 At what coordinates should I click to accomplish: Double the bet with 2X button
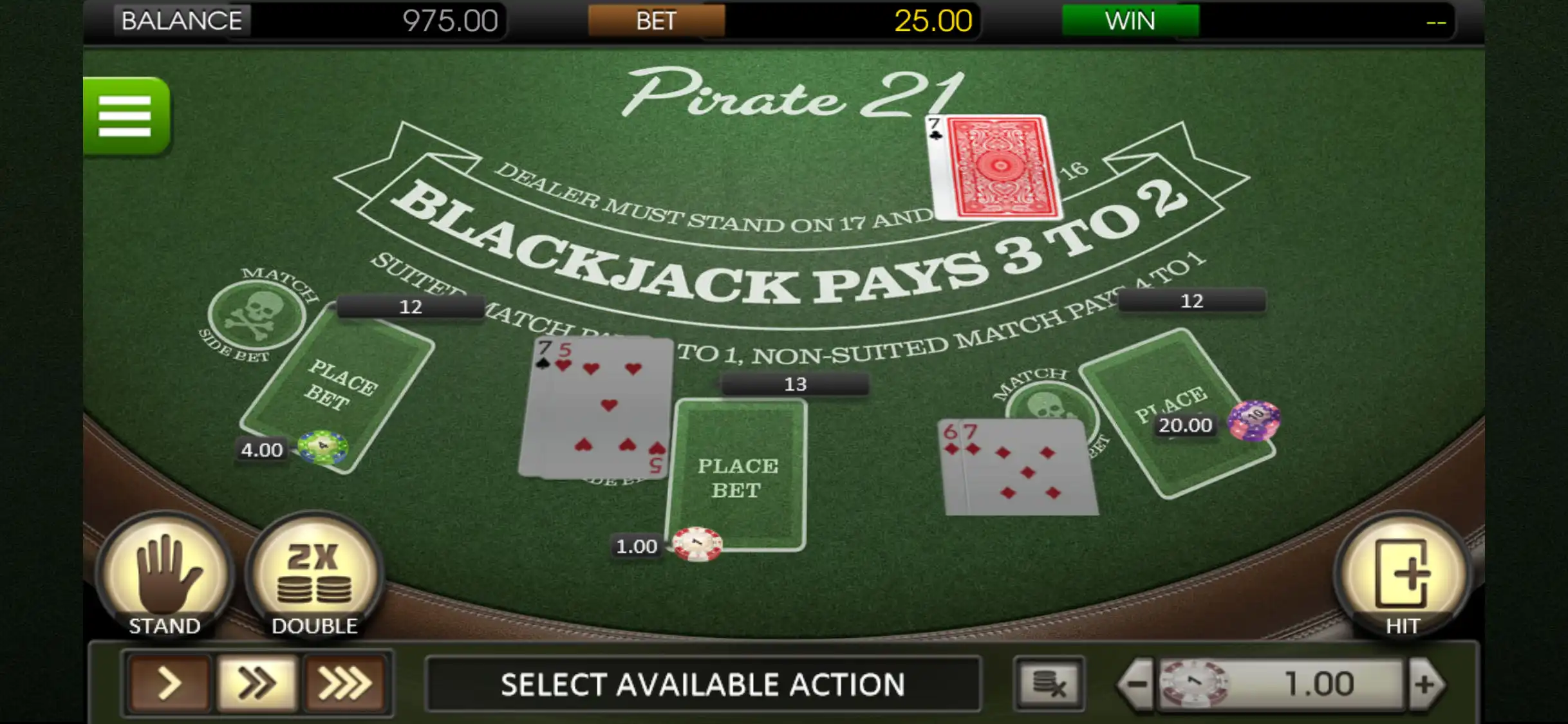314,576
